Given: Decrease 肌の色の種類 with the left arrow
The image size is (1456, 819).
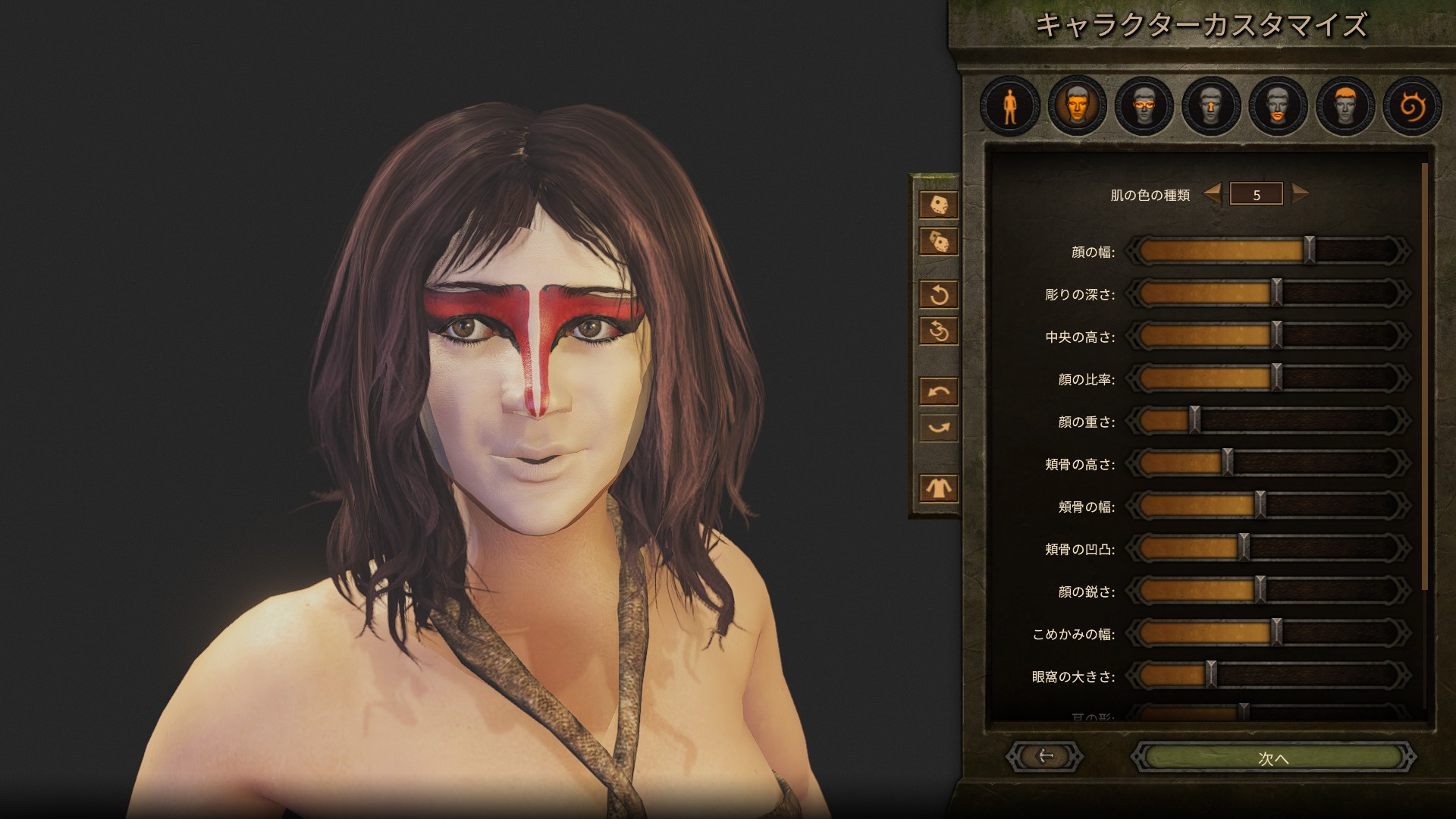Looking at the screenshot, I should (1213, 194).
